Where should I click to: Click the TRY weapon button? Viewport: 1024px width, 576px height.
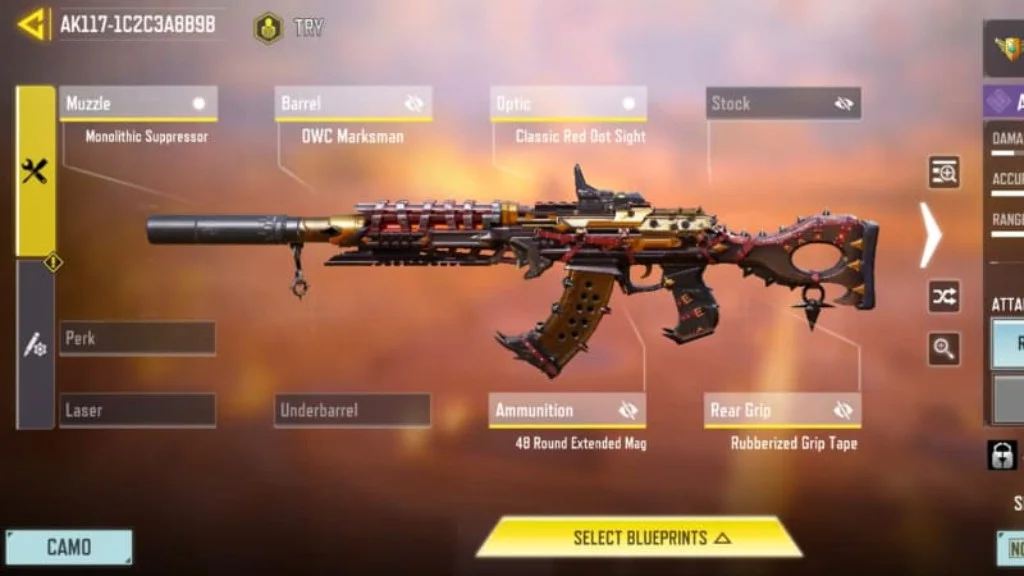[289, 27]
